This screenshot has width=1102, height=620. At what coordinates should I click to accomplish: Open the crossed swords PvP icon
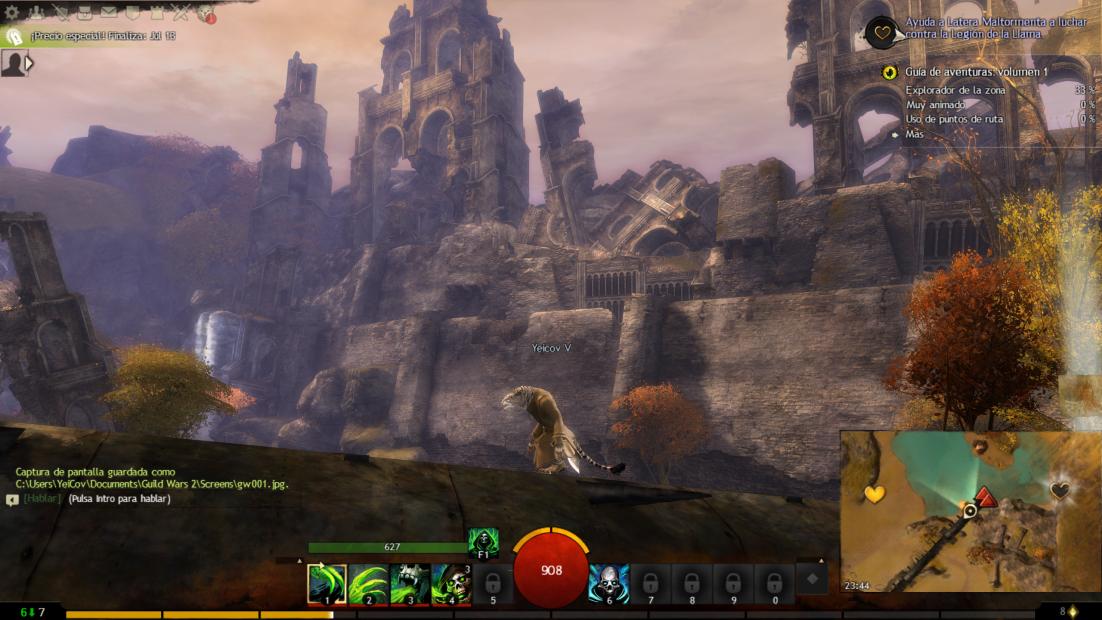pos(181,12)
